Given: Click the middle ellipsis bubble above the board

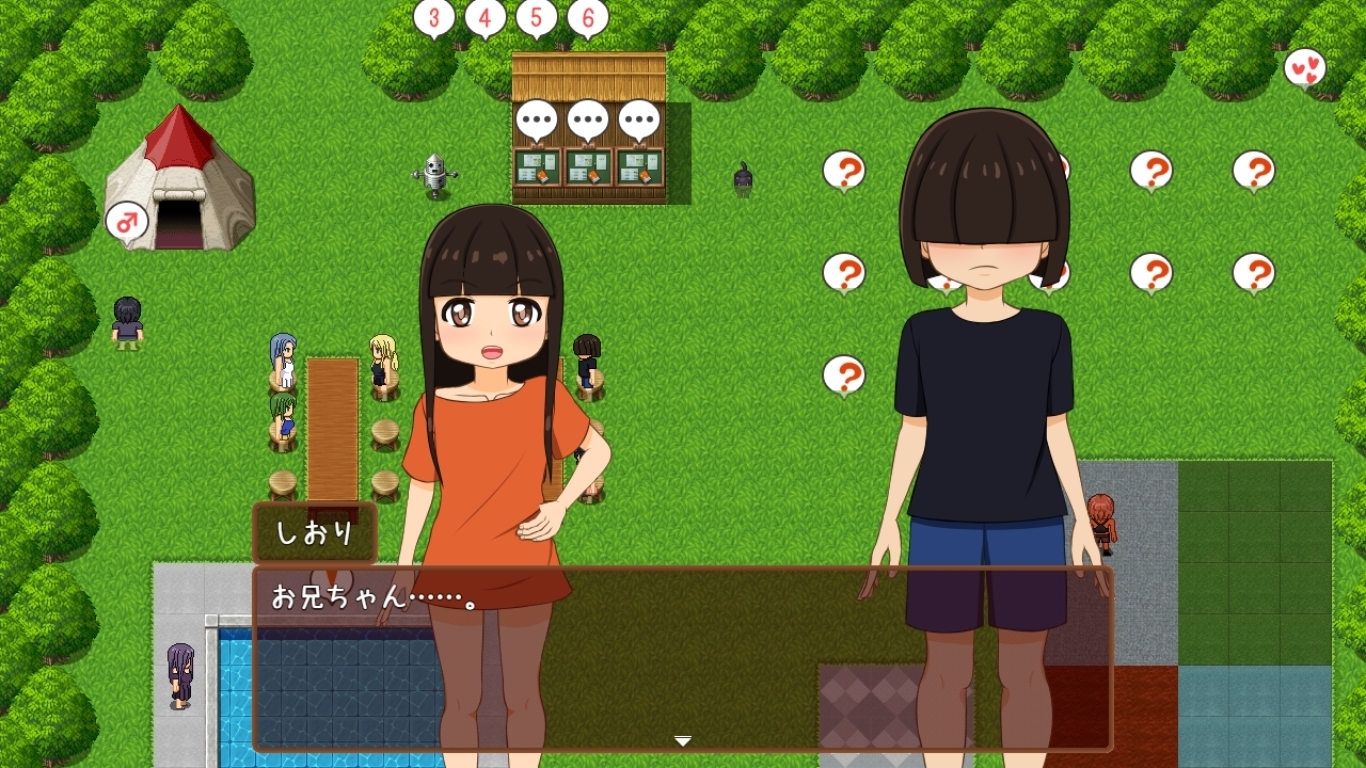Looking at the screenshot, I should tap(588, 118).
